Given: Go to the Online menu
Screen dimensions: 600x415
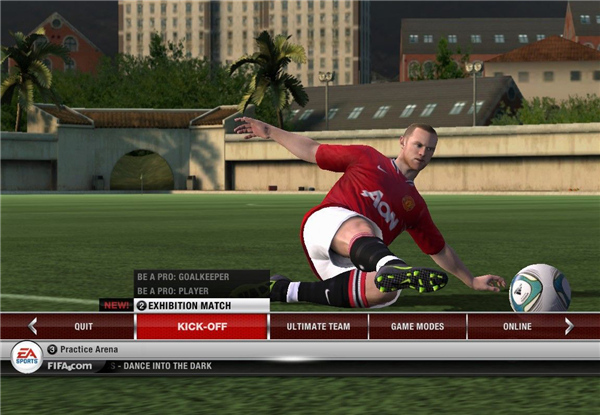Looking at the screenshot, I should coord(517,326).
